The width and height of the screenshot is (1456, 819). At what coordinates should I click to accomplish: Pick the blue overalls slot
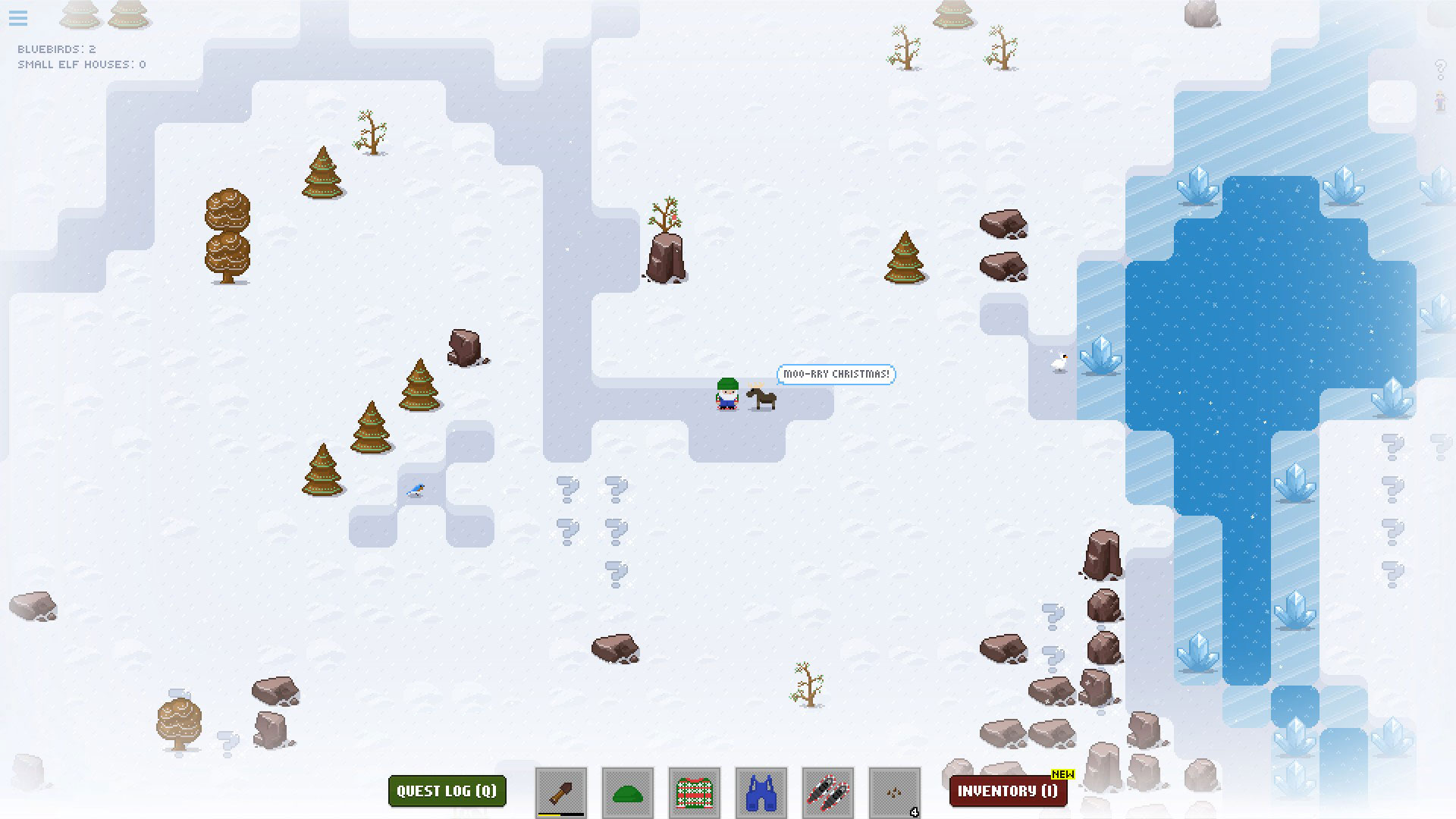coord(761,792)
